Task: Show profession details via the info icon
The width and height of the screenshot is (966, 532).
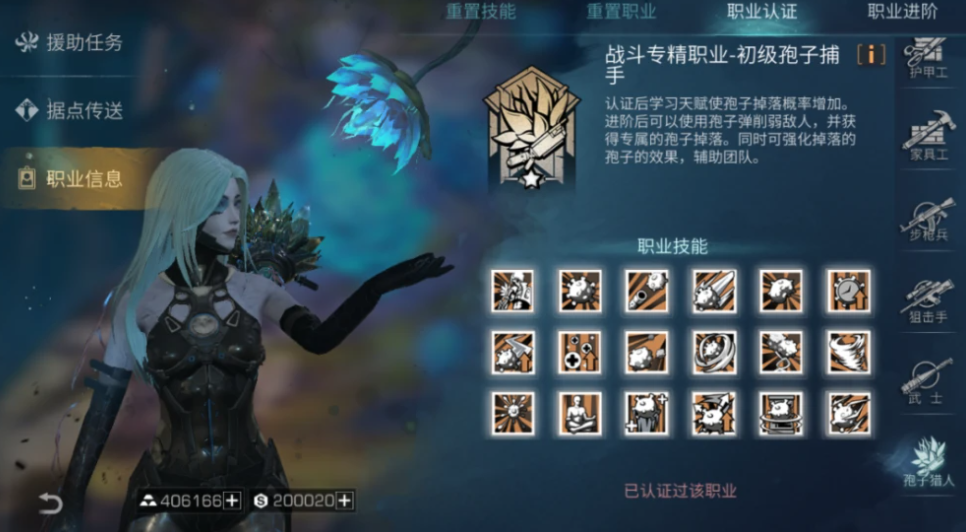Action: tap(871, 55)
